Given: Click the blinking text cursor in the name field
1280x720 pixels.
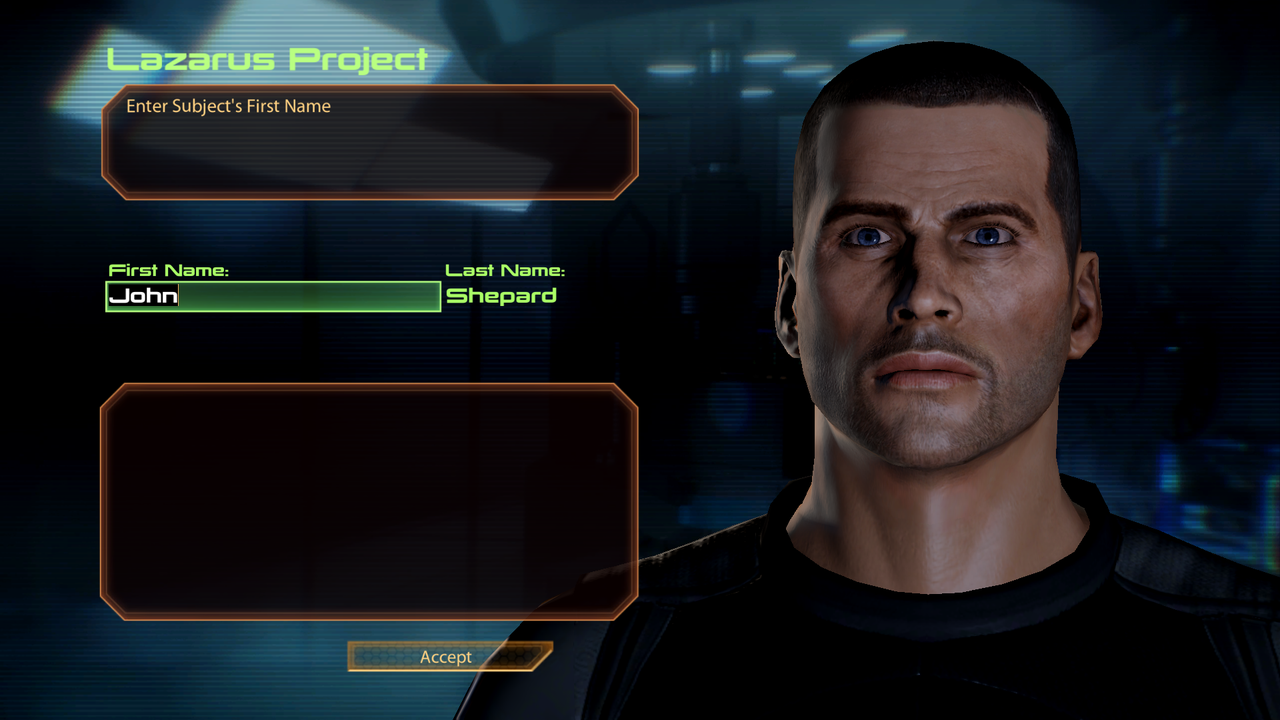Looking at the screenshot, I should [178, 296].
